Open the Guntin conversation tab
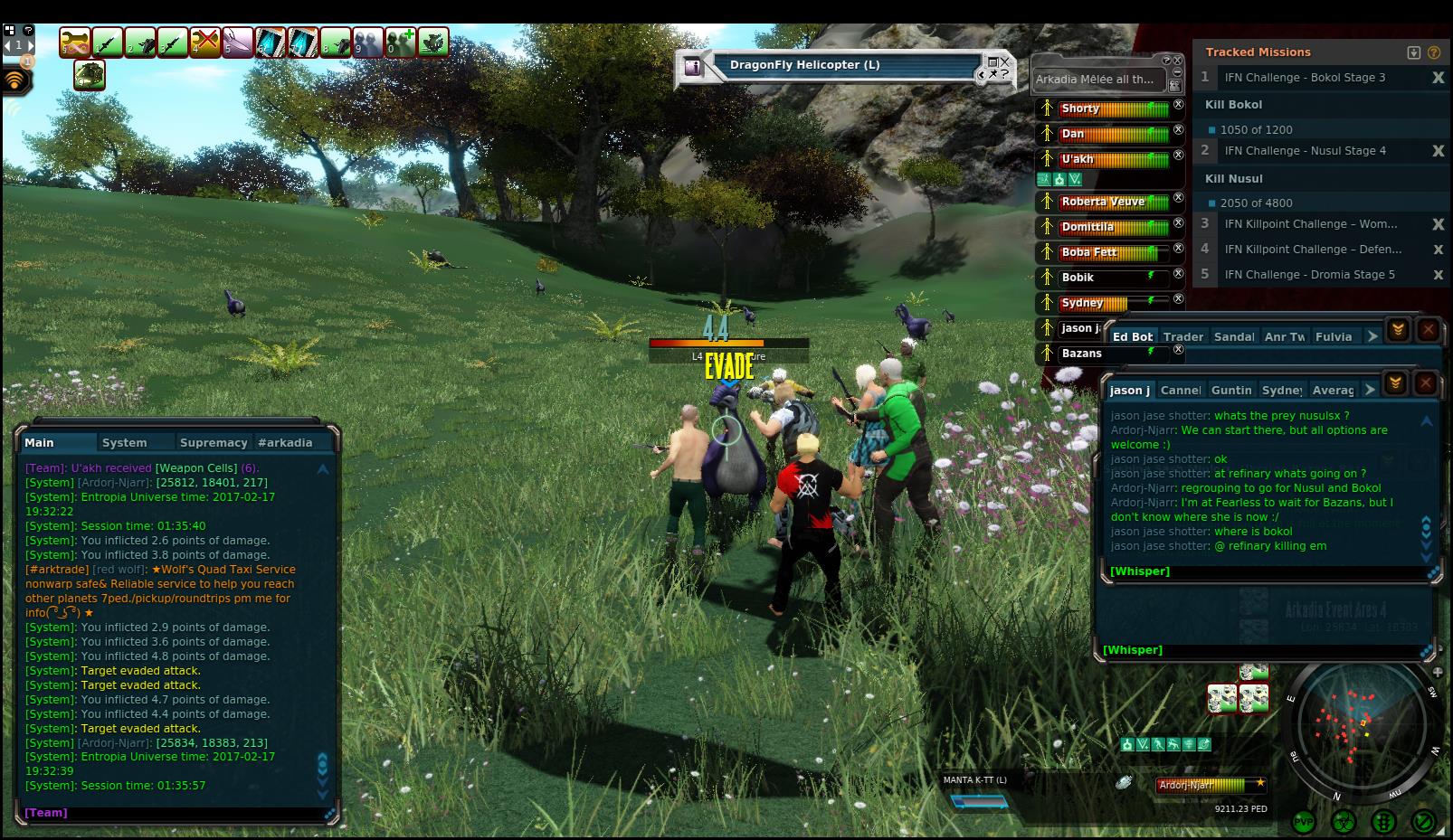This screenshot has height=840, width=1453. pos(1230,391)
